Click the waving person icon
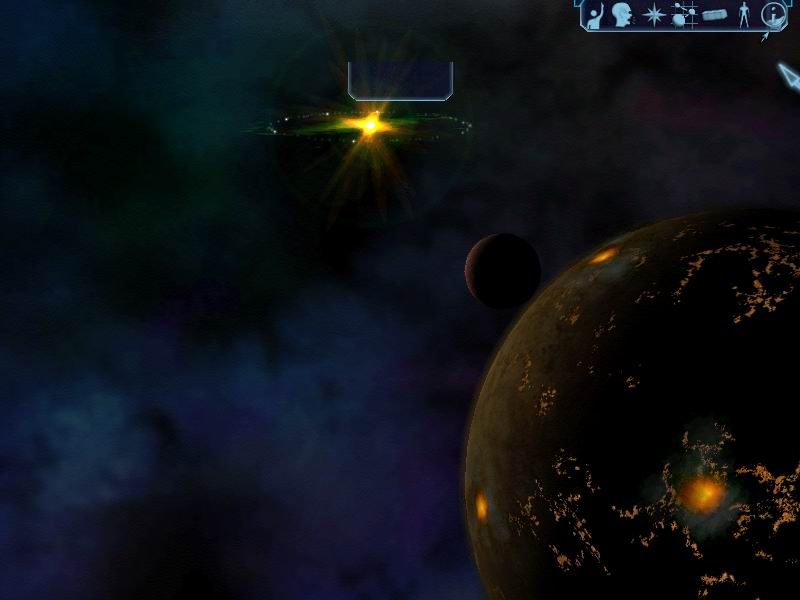 [595, 15]
